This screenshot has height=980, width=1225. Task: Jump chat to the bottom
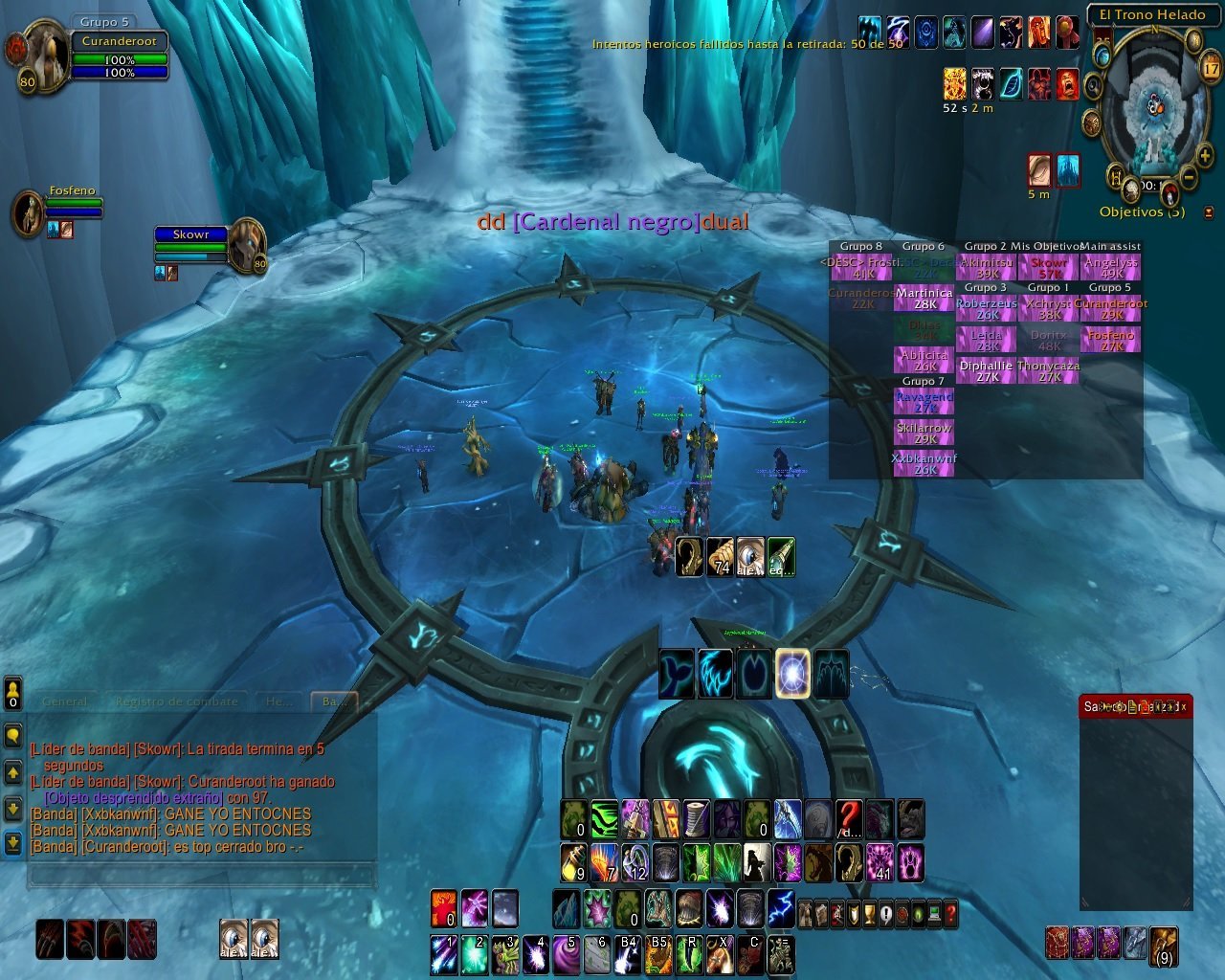pos(13,842)
